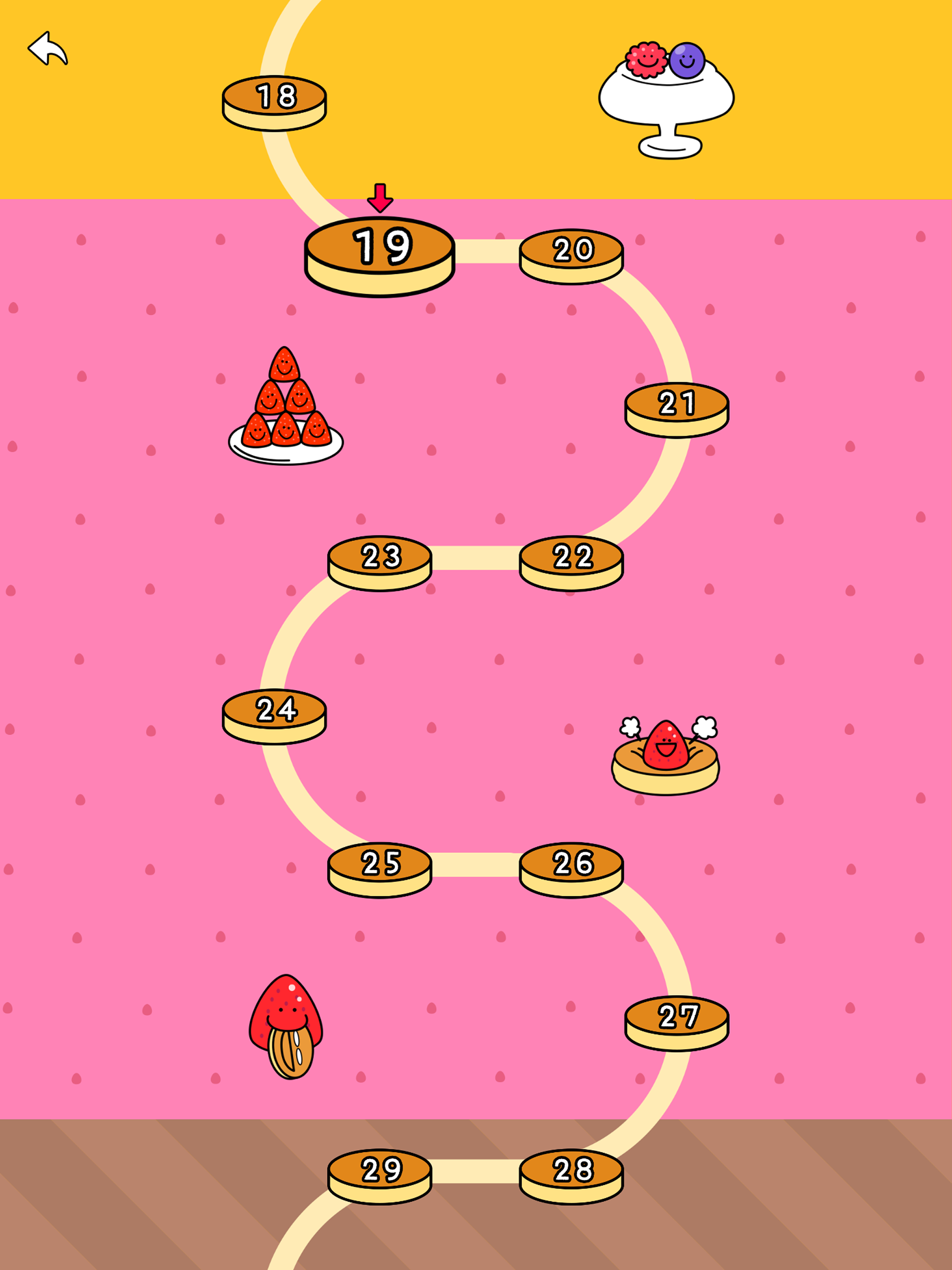Image resolution: width=952 pixels, height=1270 pixels.
Task: Tap level 21 on the path
Action: pyautogui.click(x=676, y=402)
